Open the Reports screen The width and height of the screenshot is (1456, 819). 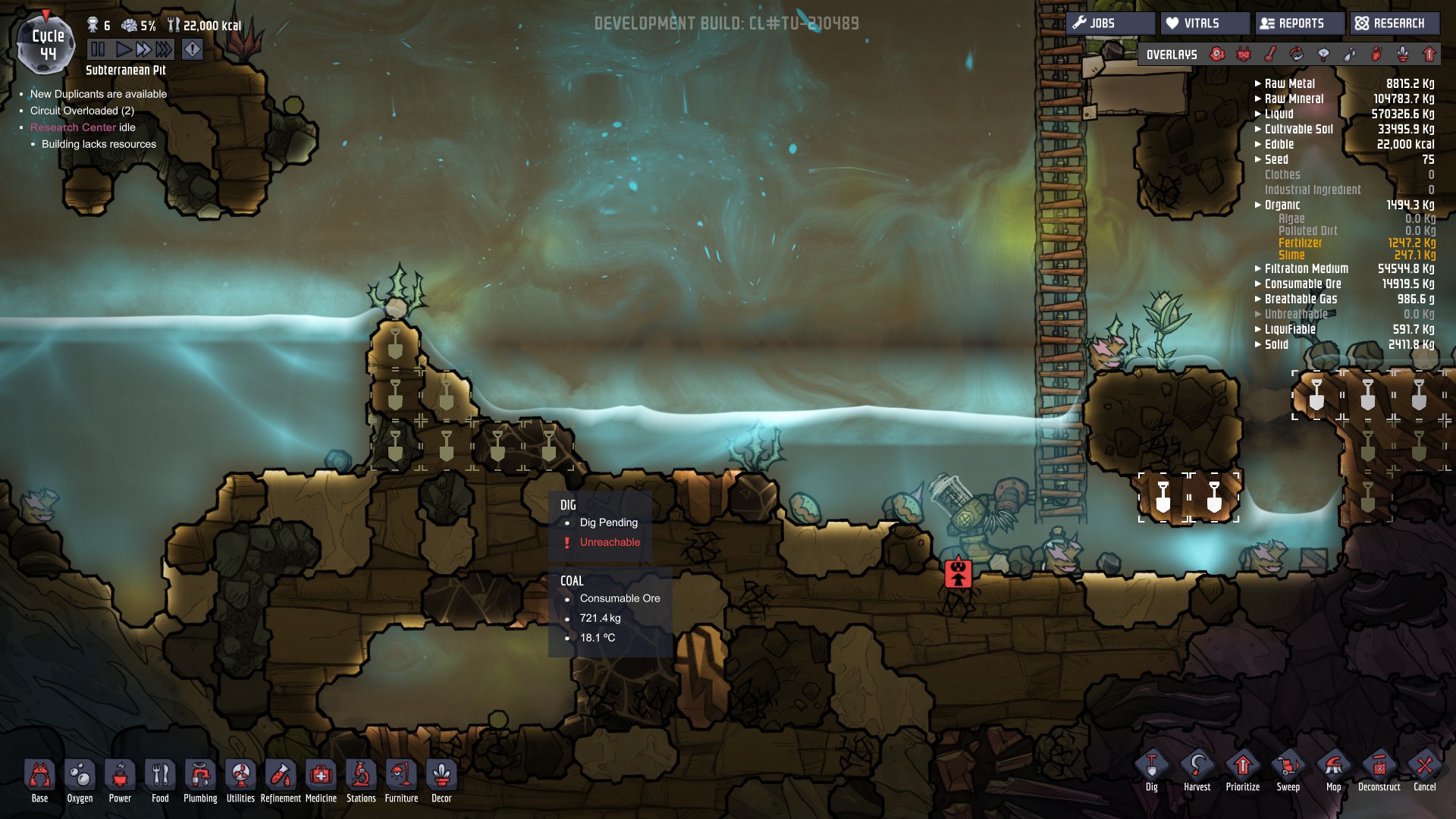click(1299, 24)
